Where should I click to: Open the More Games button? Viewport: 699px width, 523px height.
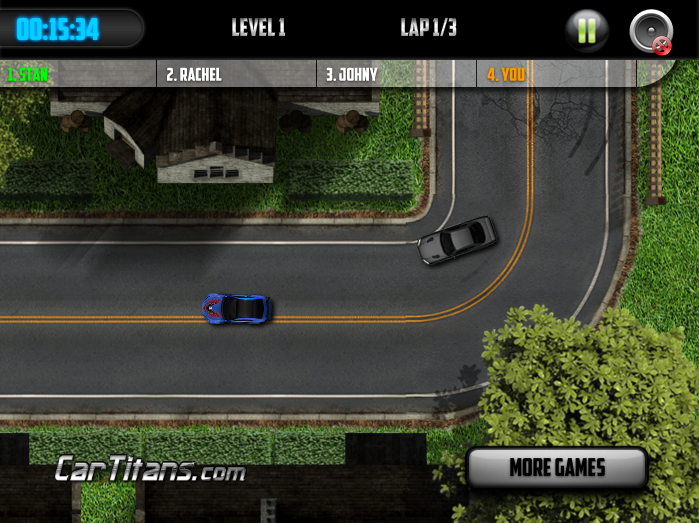tap(557, 467)
